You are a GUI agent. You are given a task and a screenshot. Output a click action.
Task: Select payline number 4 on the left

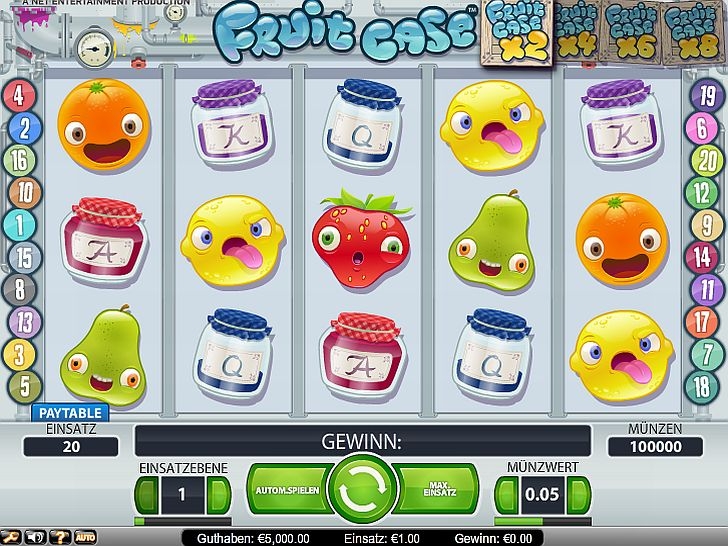tap(20, 96)
